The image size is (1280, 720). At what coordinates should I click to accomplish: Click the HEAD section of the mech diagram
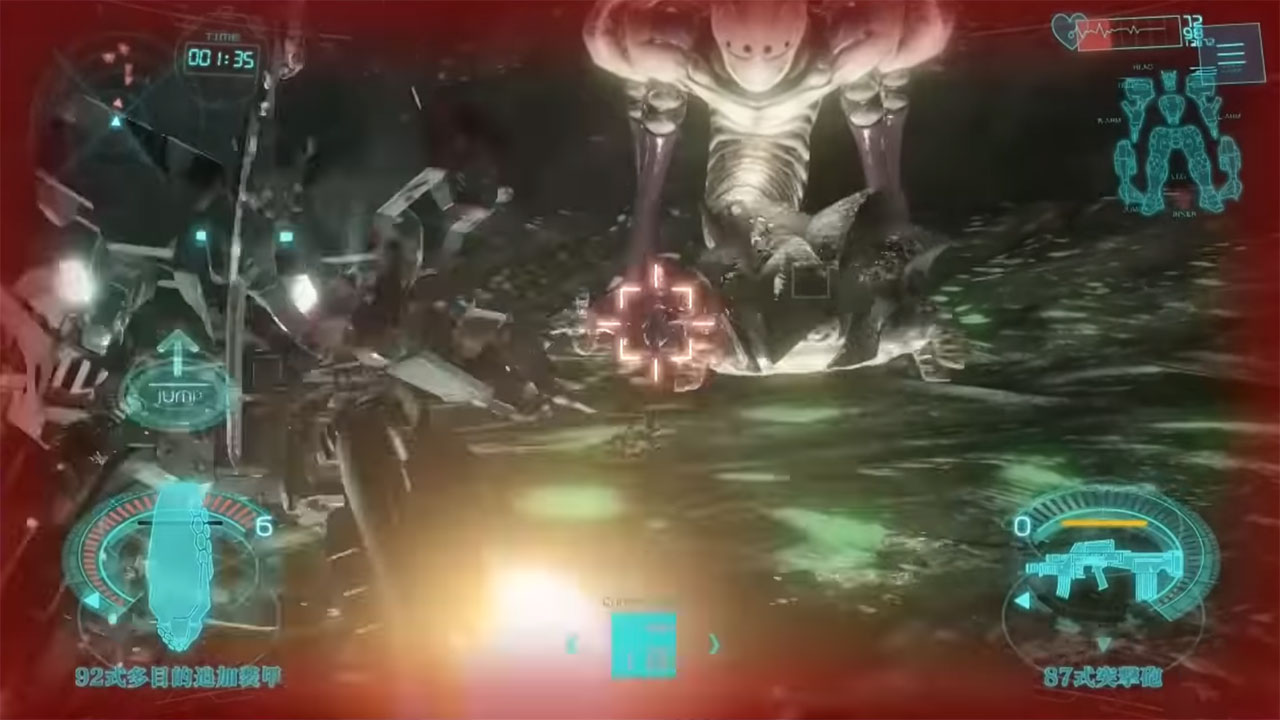pos(1168,82)
